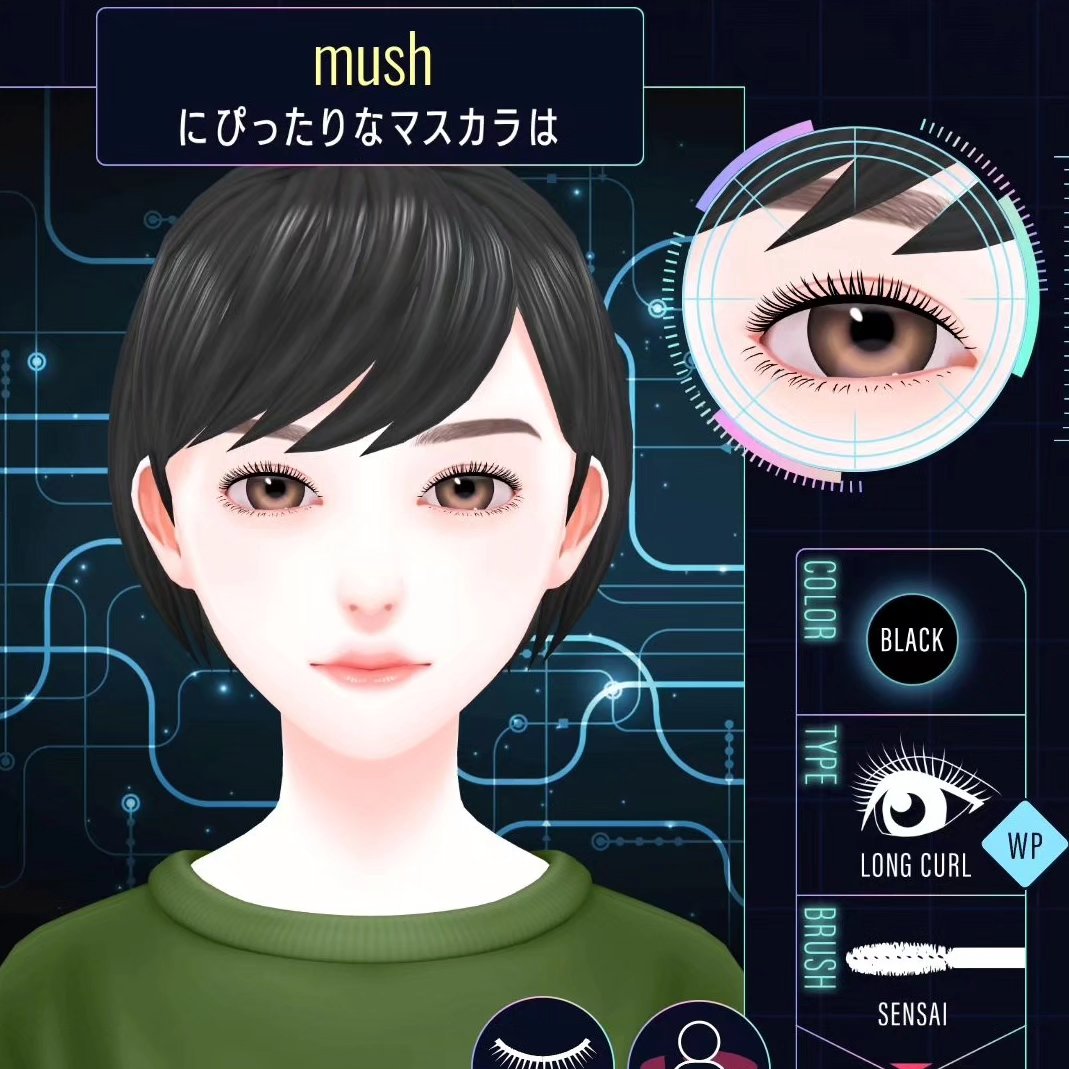Select the SENSAI mascara brush
The image size is (1069, 1069).
pos(934,959)
